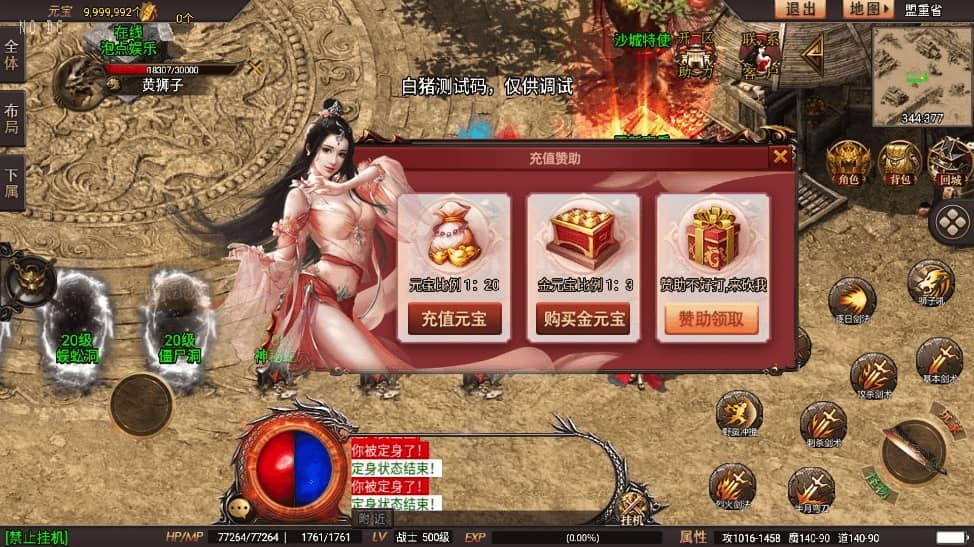Choose the 购买金元宝 purchase button
Viewport: 974px width, 547px height.
[x=583, y=320]
